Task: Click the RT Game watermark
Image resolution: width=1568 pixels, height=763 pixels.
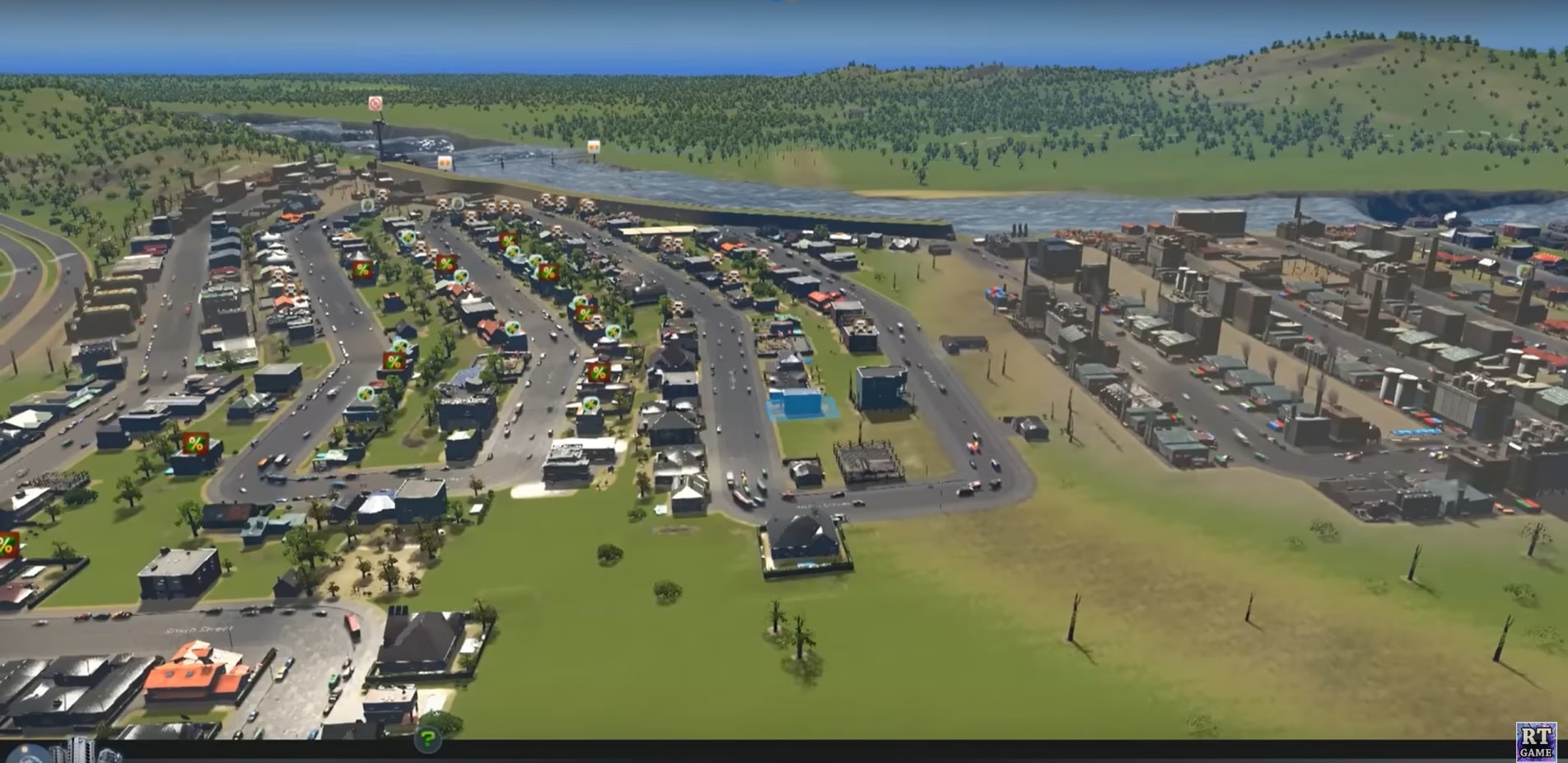Action: (x=1538, y=742)
